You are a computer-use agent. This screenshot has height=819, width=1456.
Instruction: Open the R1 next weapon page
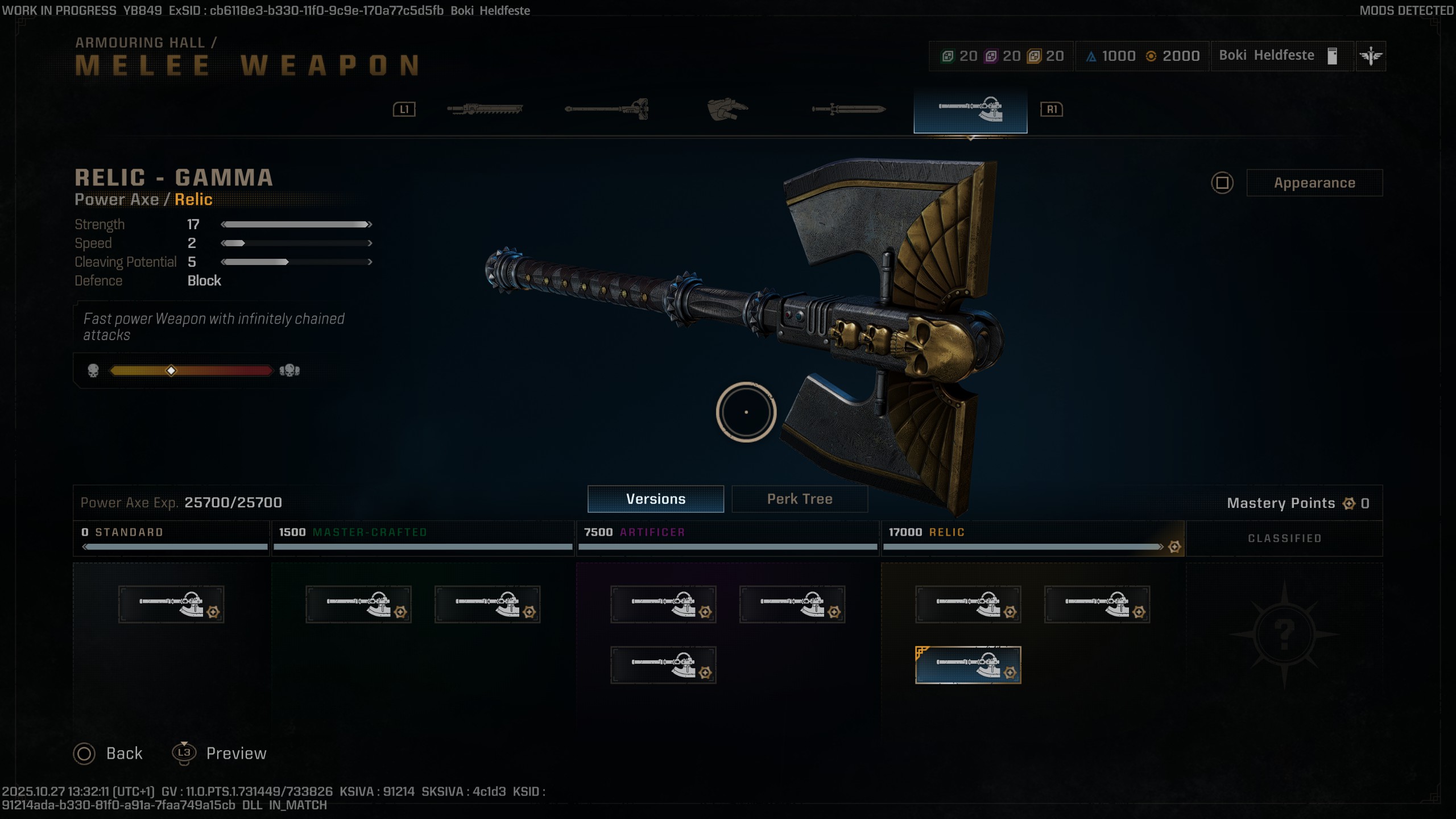(1050, 109)
